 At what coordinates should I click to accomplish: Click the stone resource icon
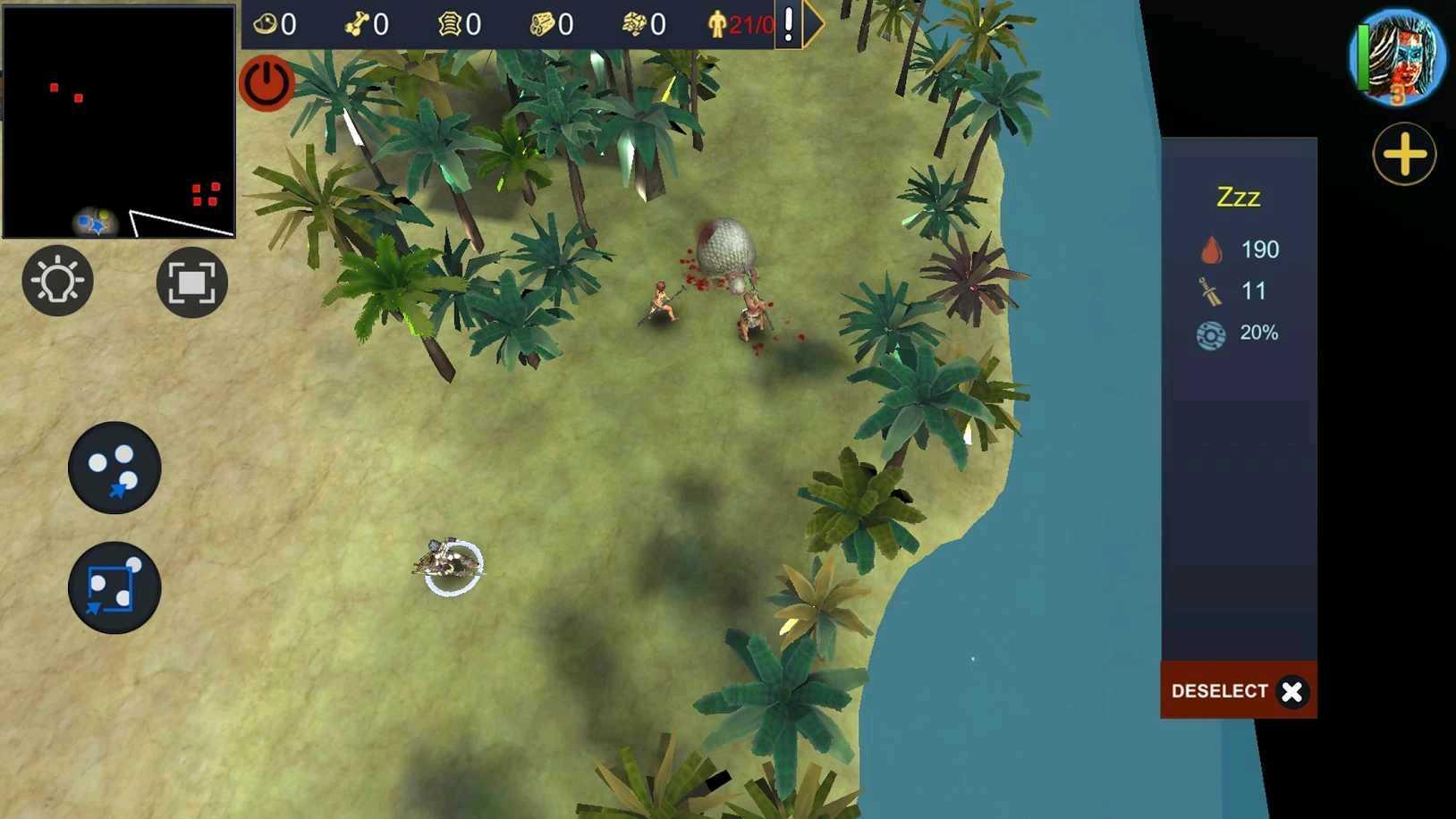point(633,22)
